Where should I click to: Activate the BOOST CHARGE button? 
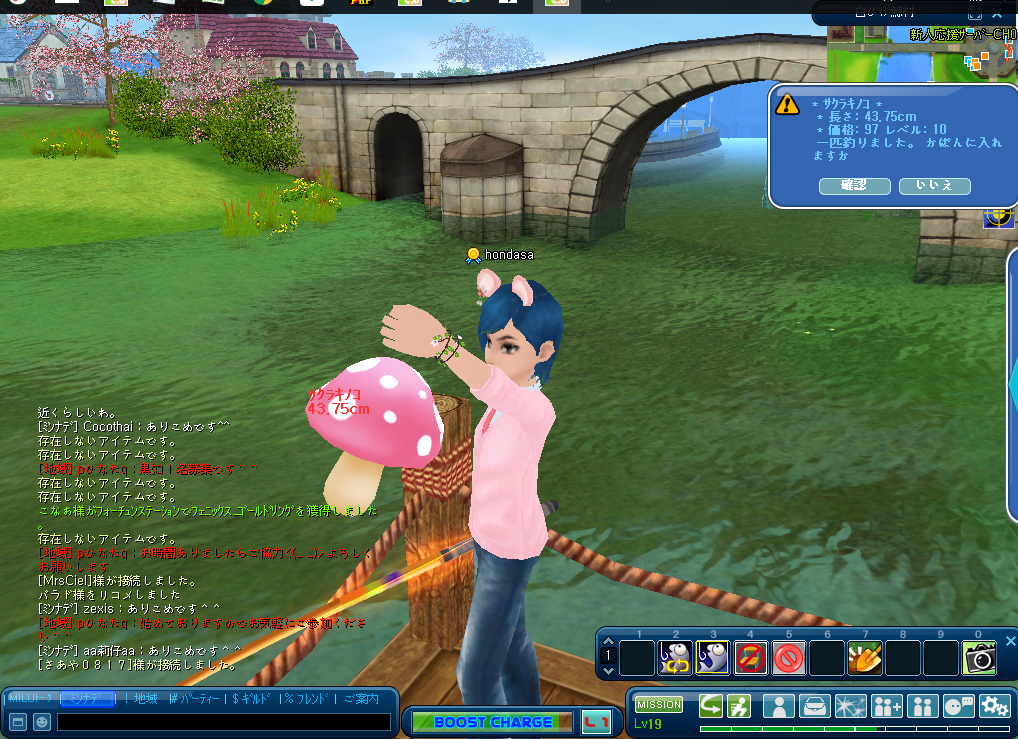(x=492, y=721)
